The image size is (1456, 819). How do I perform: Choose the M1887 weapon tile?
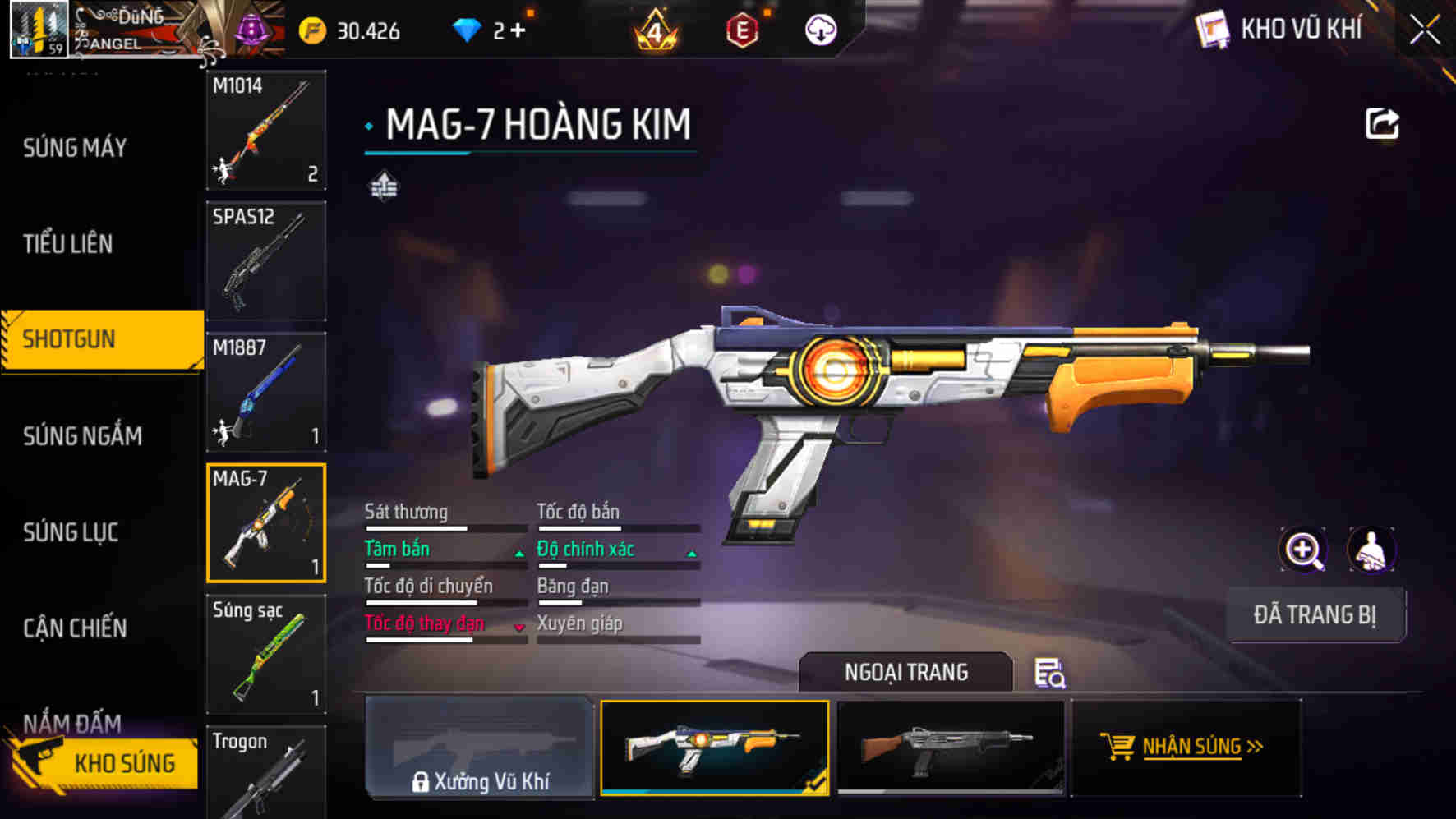(x=266, y=392)
